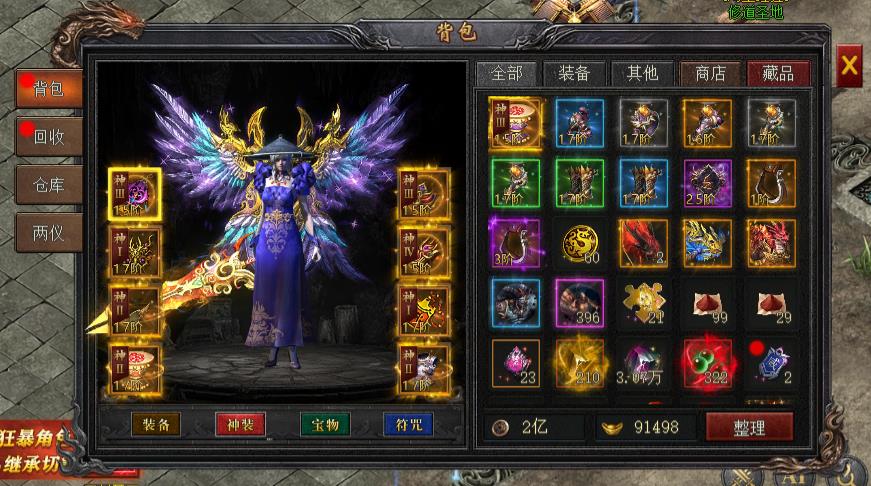Screen dimensions: 871x486
Task: Show the red 神装 equipment page
Action: 240,424
